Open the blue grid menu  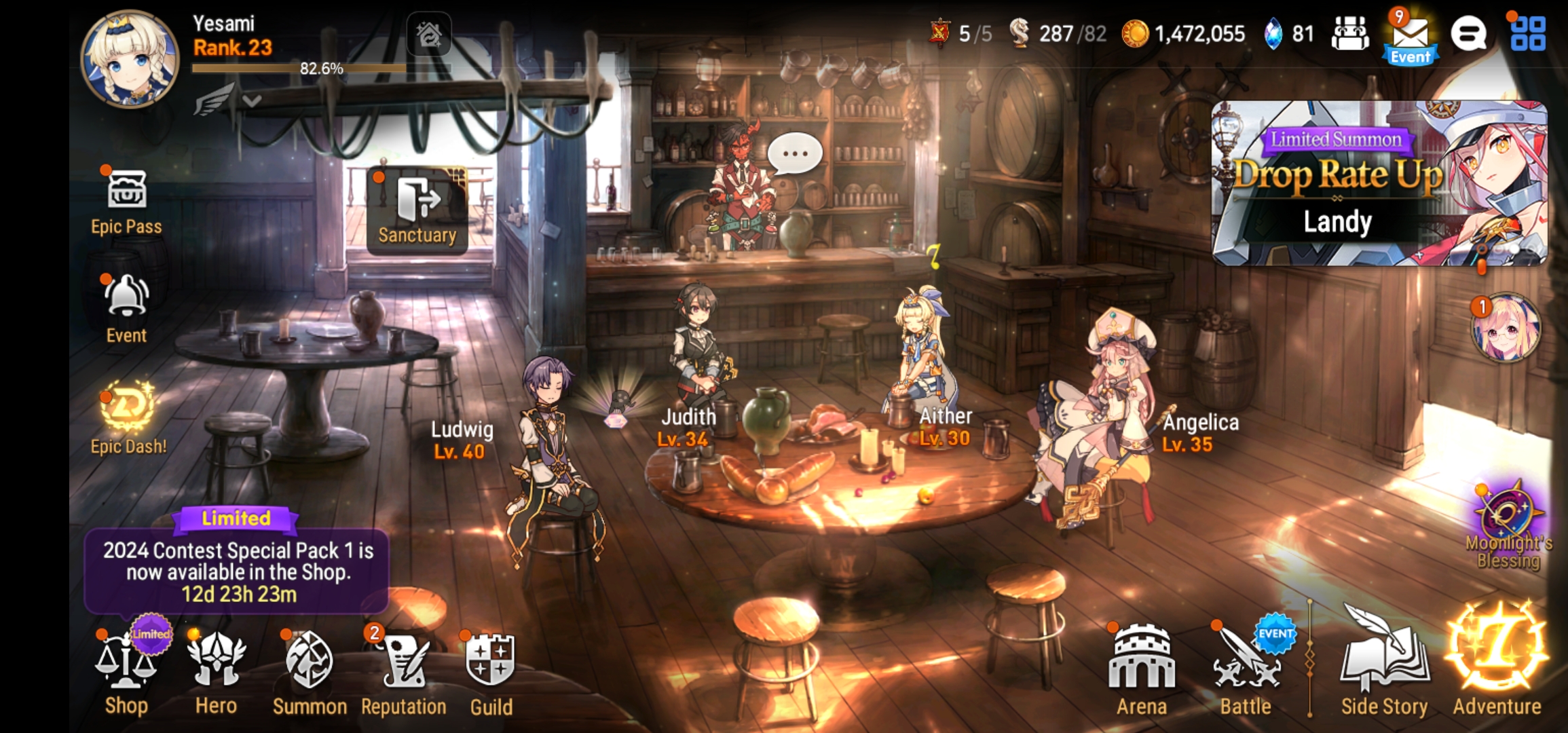point(1528,34)
